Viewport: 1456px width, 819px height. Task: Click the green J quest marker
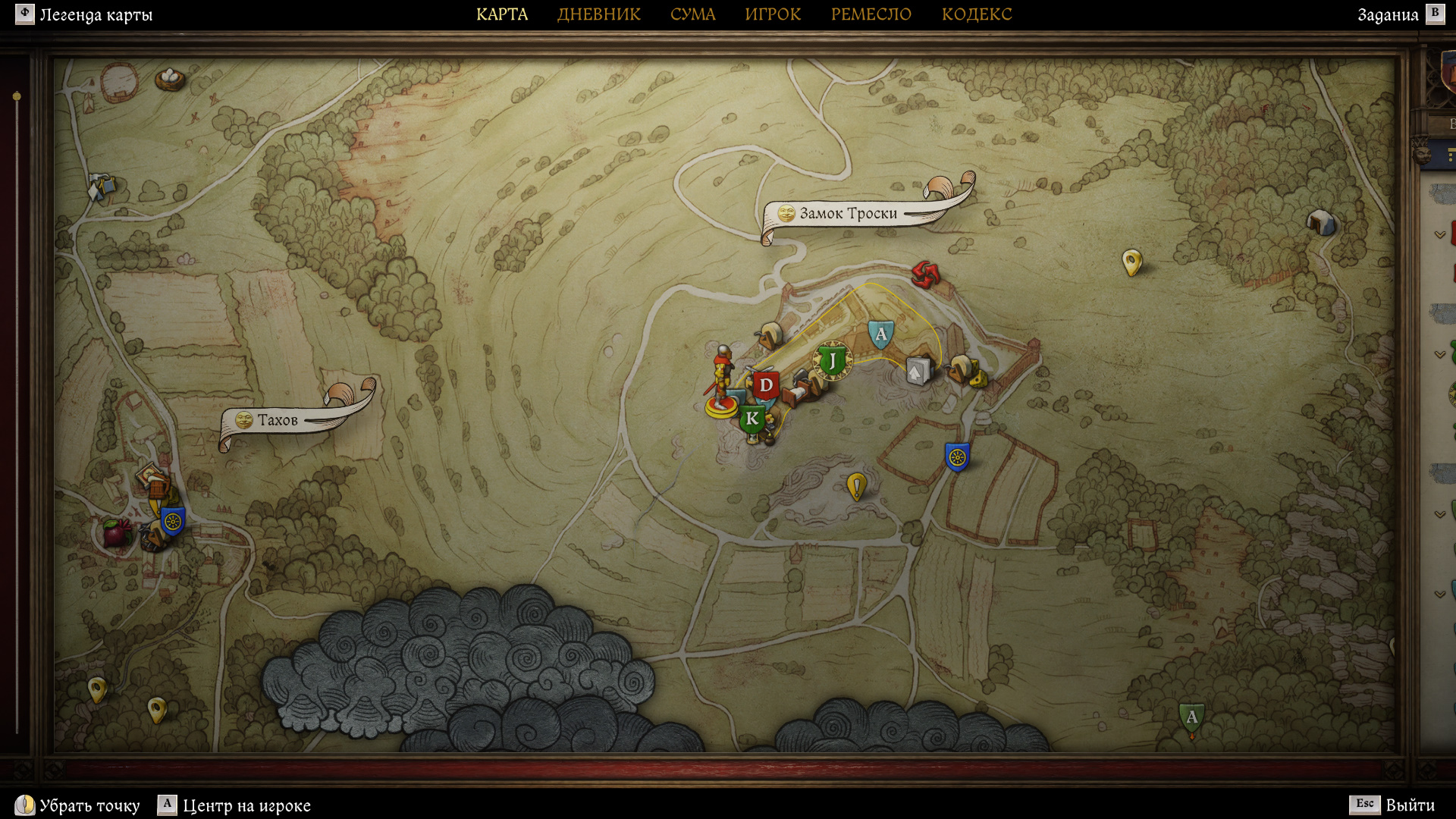(832, 361)
